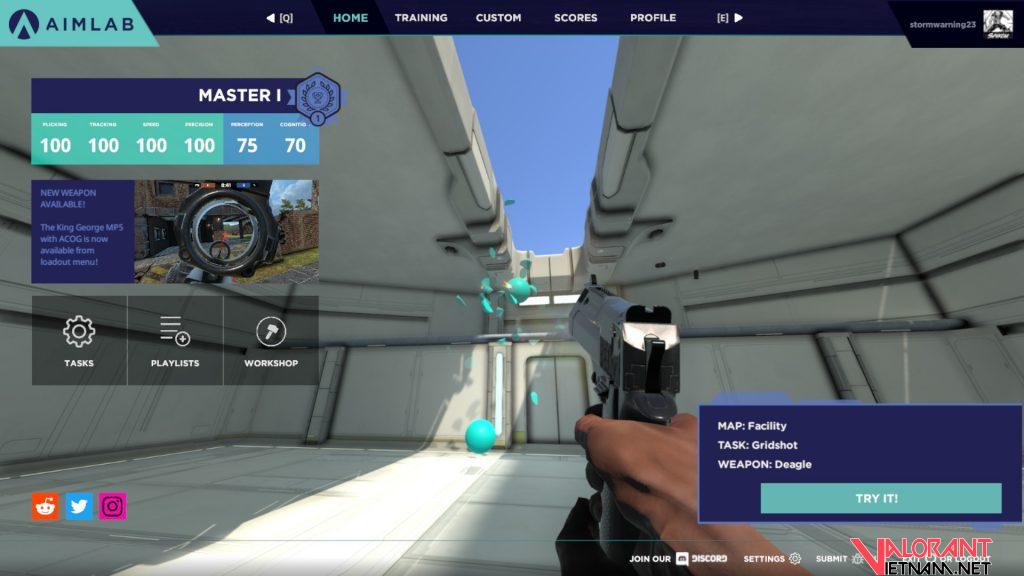Click the left arrow next to Home
Viewport: 1024px width, 576px height.
click(x=271, y=18)
